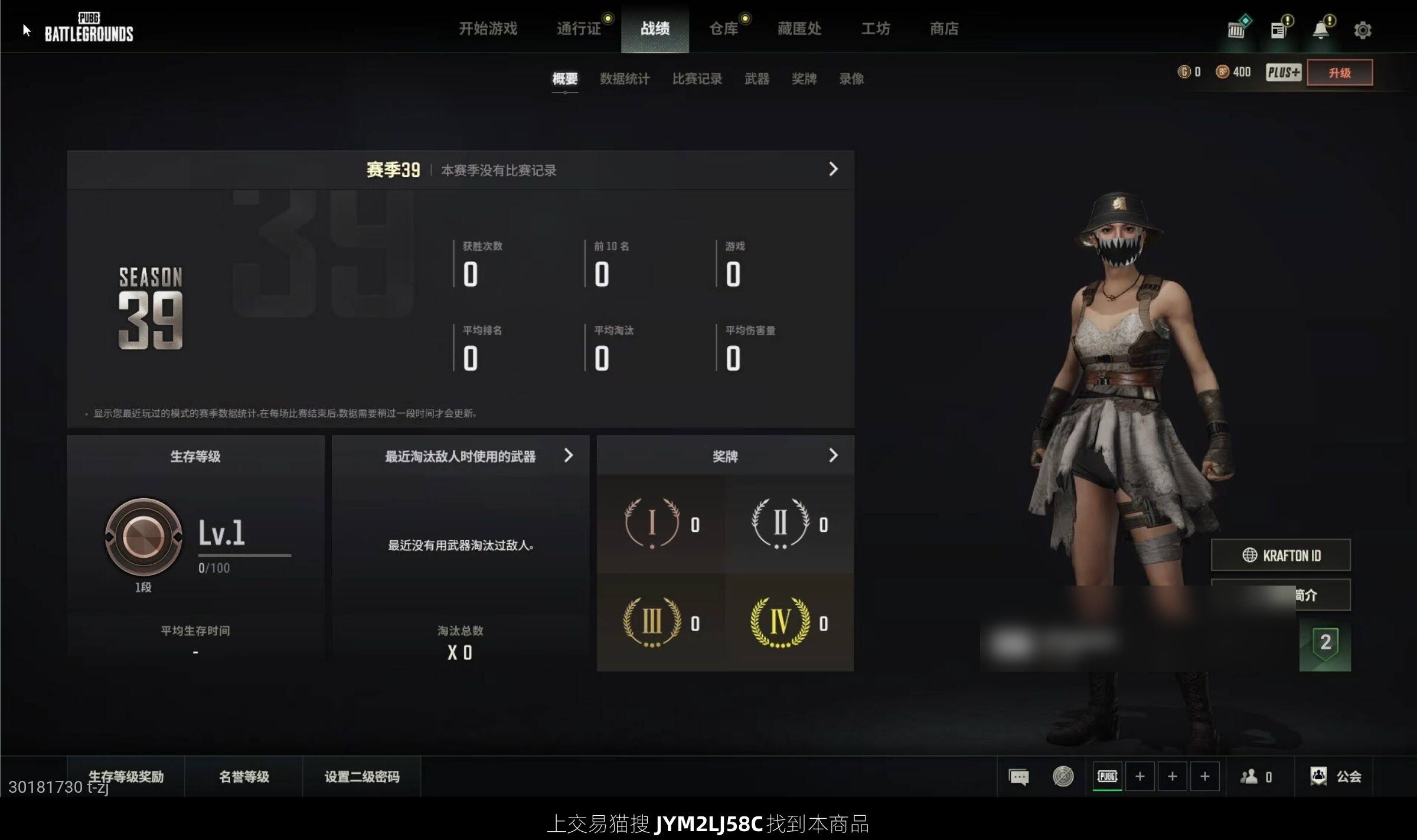
Task: Switch to the 武器 weapons tab
Action: (x=756, y=79)
